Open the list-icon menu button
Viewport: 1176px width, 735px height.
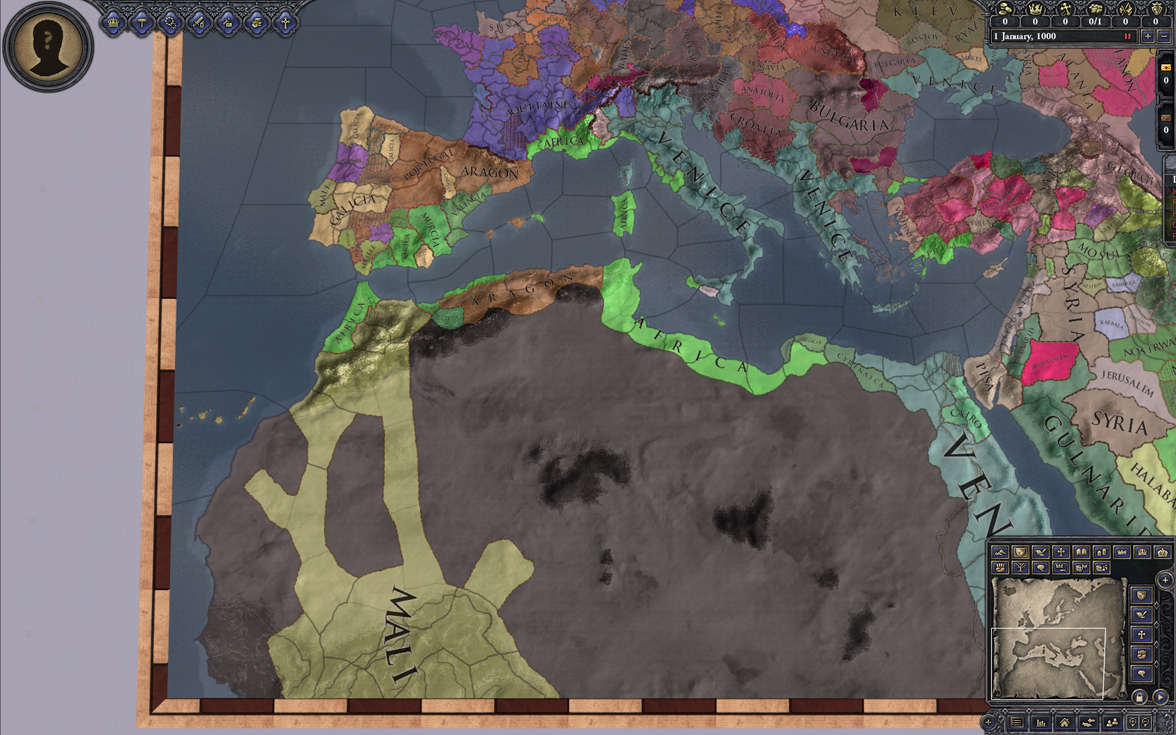click(1016, 722)
